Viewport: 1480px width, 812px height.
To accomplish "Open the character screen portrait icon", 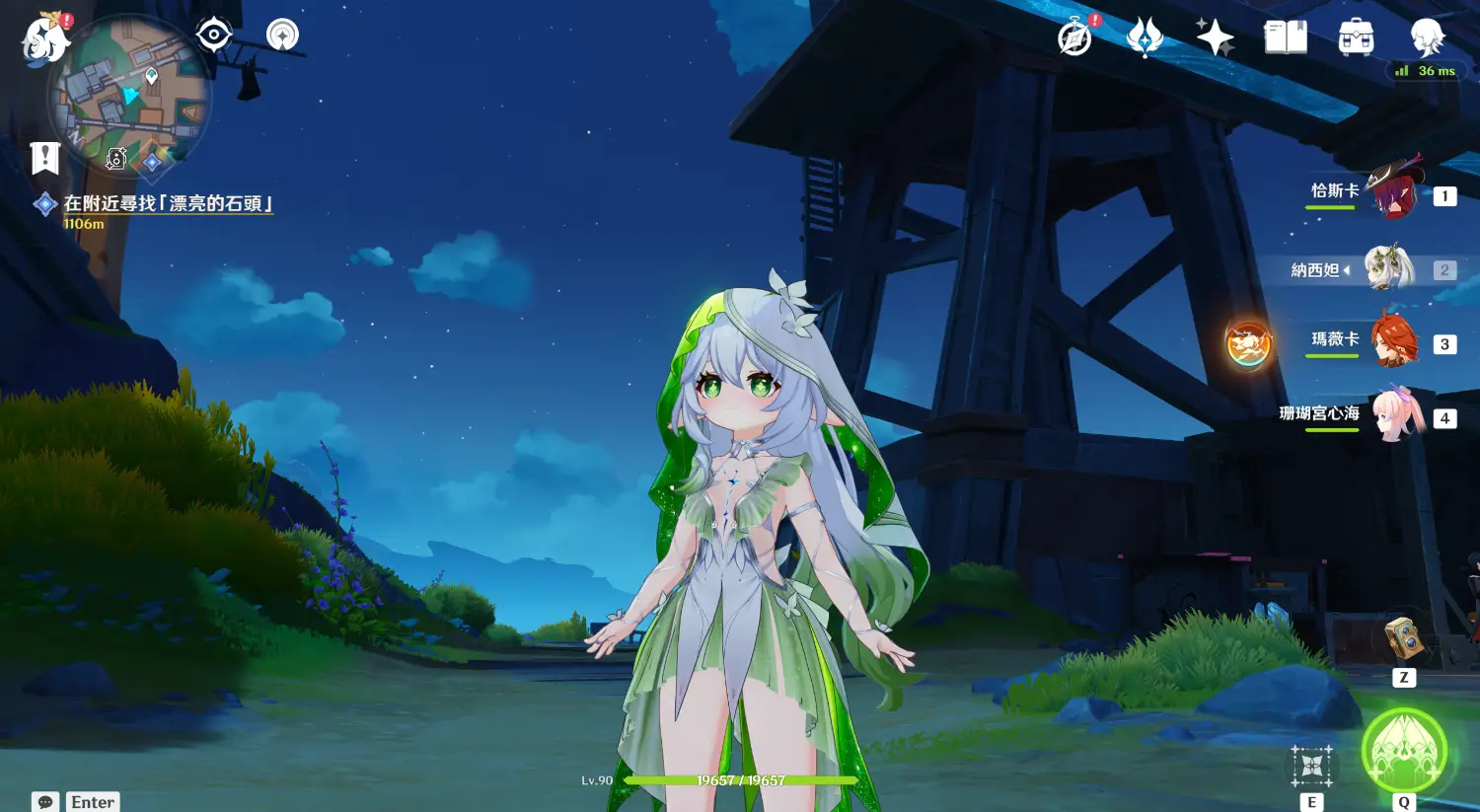I will click(1427, 37).
